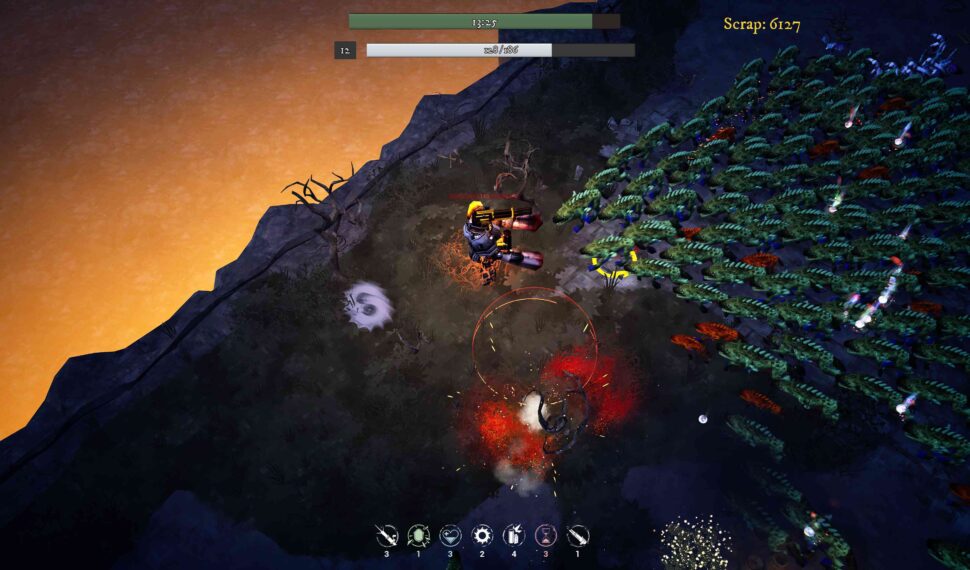Image resolution: width=970 pixels, height=570 pixels.
Task: Choose the heart health upgrade icon
Action: pos(451,535)
